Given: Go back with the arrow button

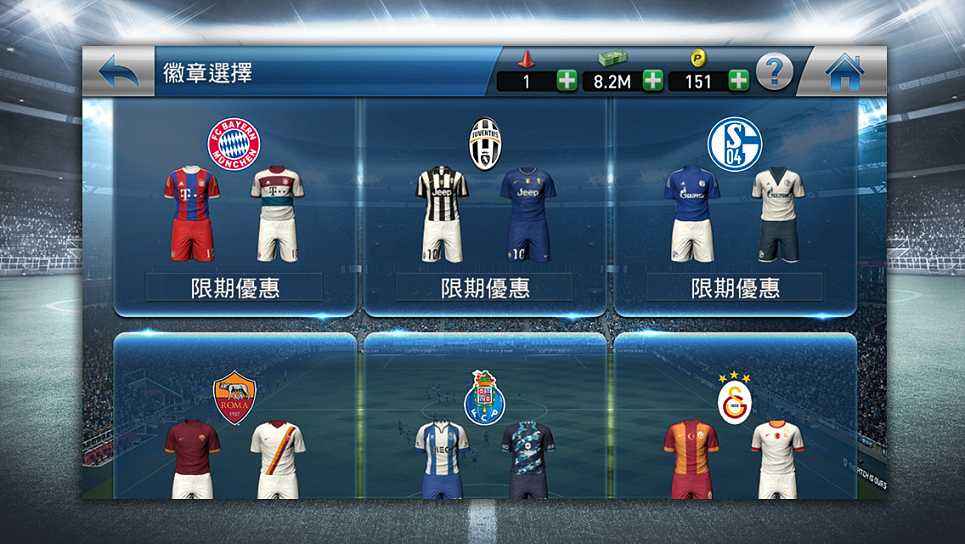Looking at the screenshot, I should (x=119, y=71).
